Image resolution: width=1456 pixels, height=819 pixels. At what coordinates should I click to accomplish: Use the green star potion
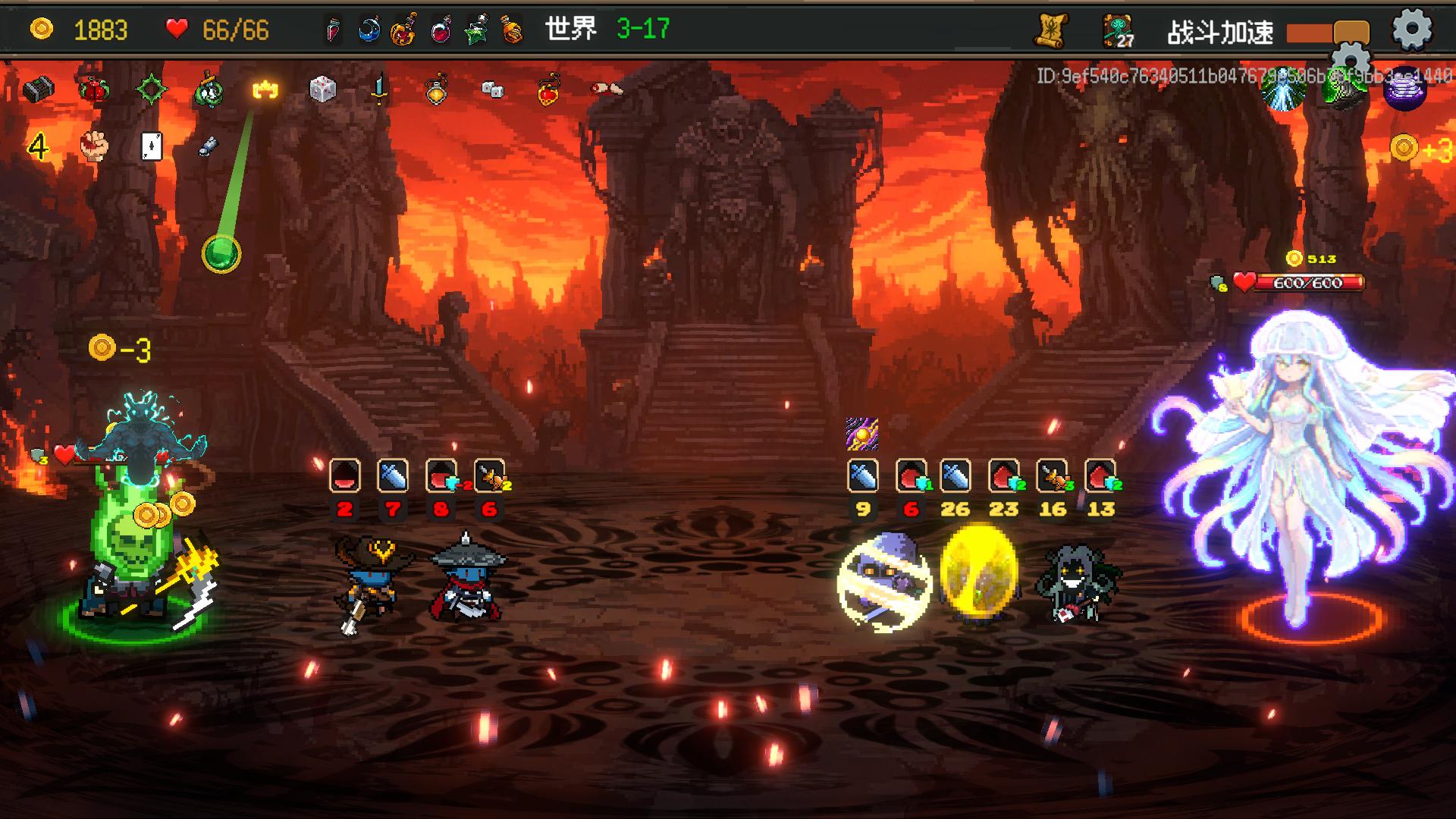point(477,30)
